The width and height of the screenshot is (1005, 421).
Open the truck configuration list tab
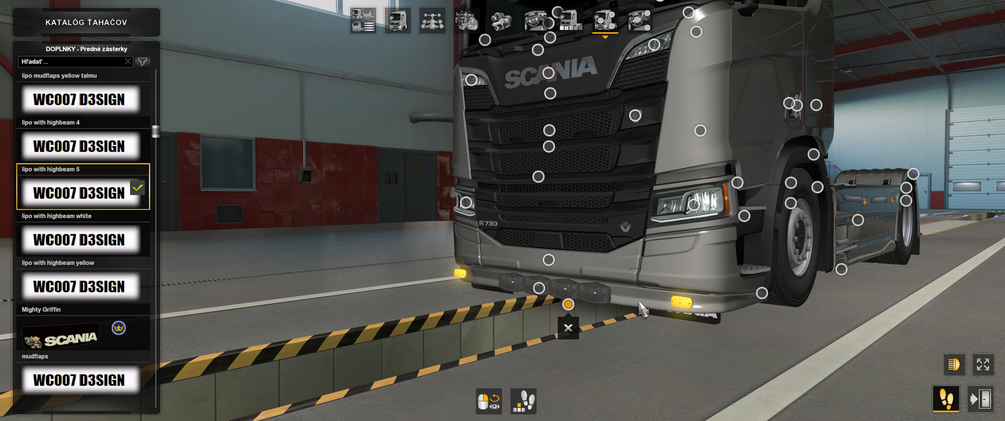coord(363,21)
